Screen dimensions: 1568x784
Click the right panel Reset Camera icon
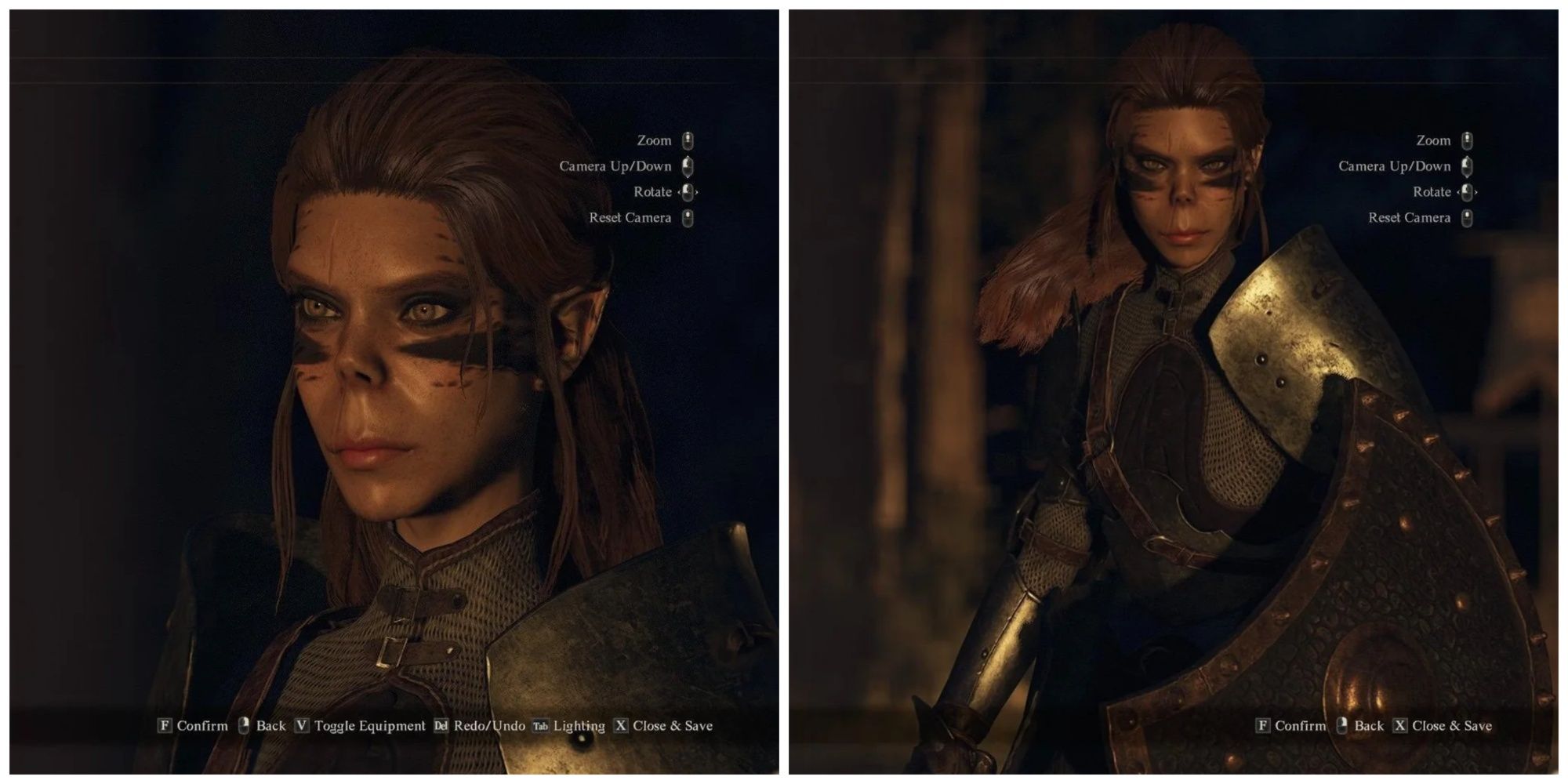pos(1468,218)
